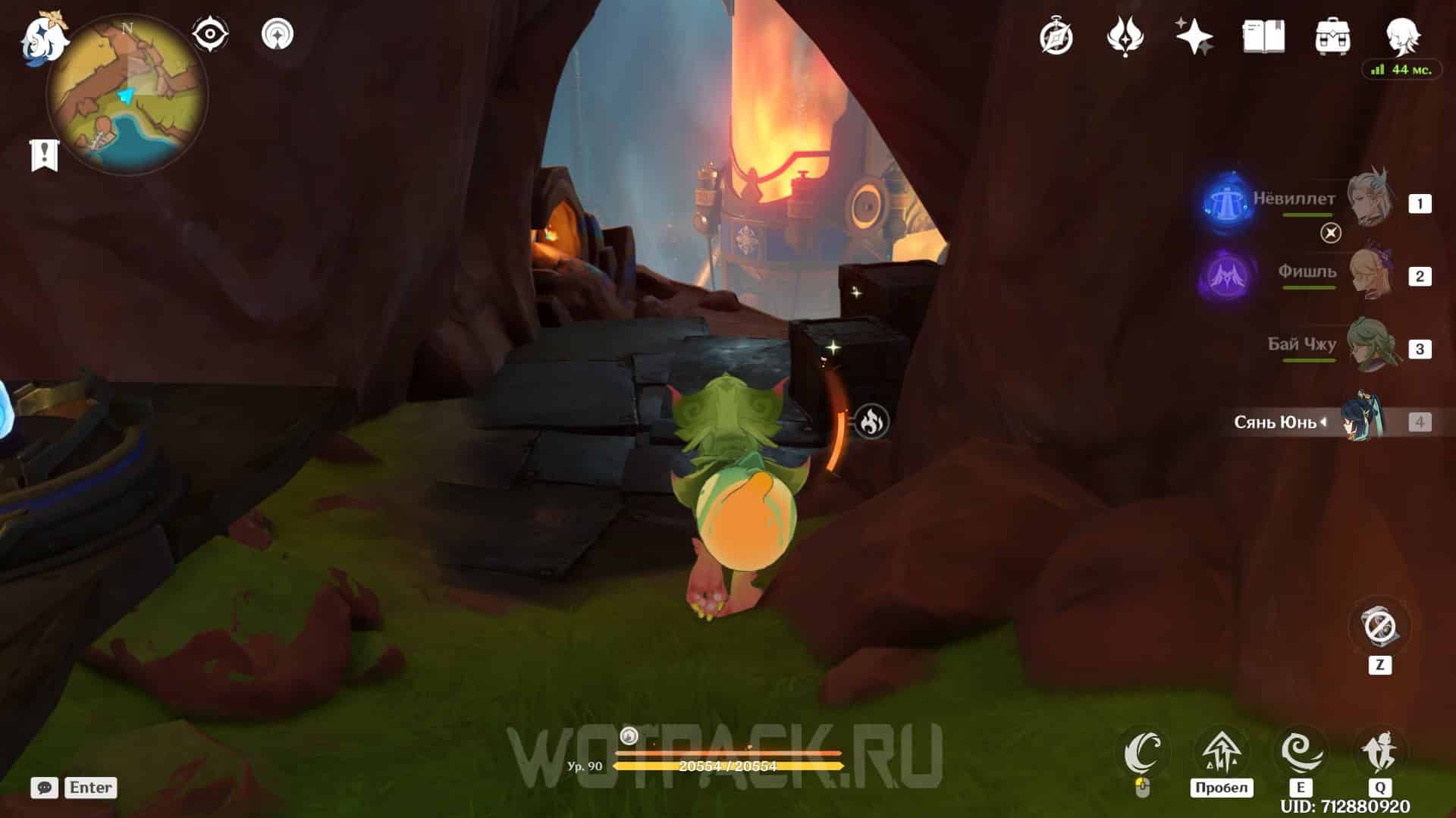Toggle the elemental sight eye icon

coord(210,34)
